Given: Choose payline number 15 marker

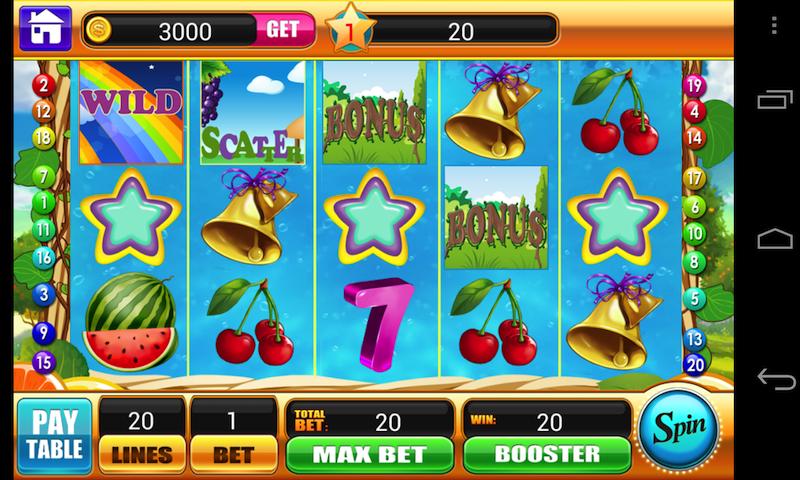Looking at the screenshot, I should point(42,362).
